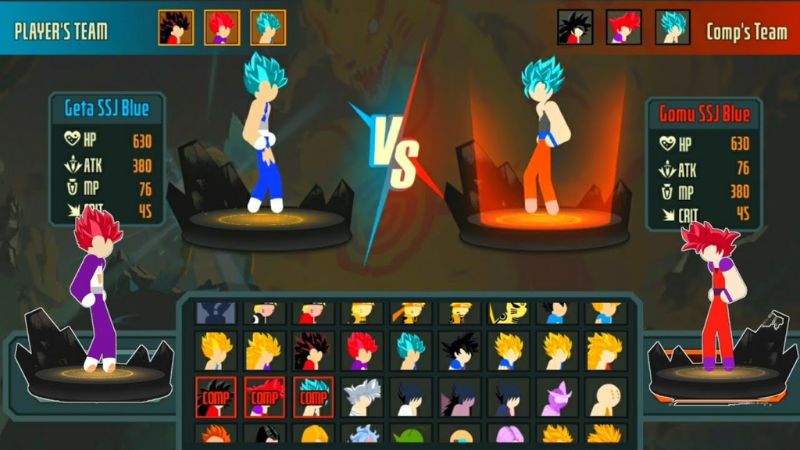
Task: Click the COMP-marked blue-haired grid tile
Action: (x=312, y=397)
